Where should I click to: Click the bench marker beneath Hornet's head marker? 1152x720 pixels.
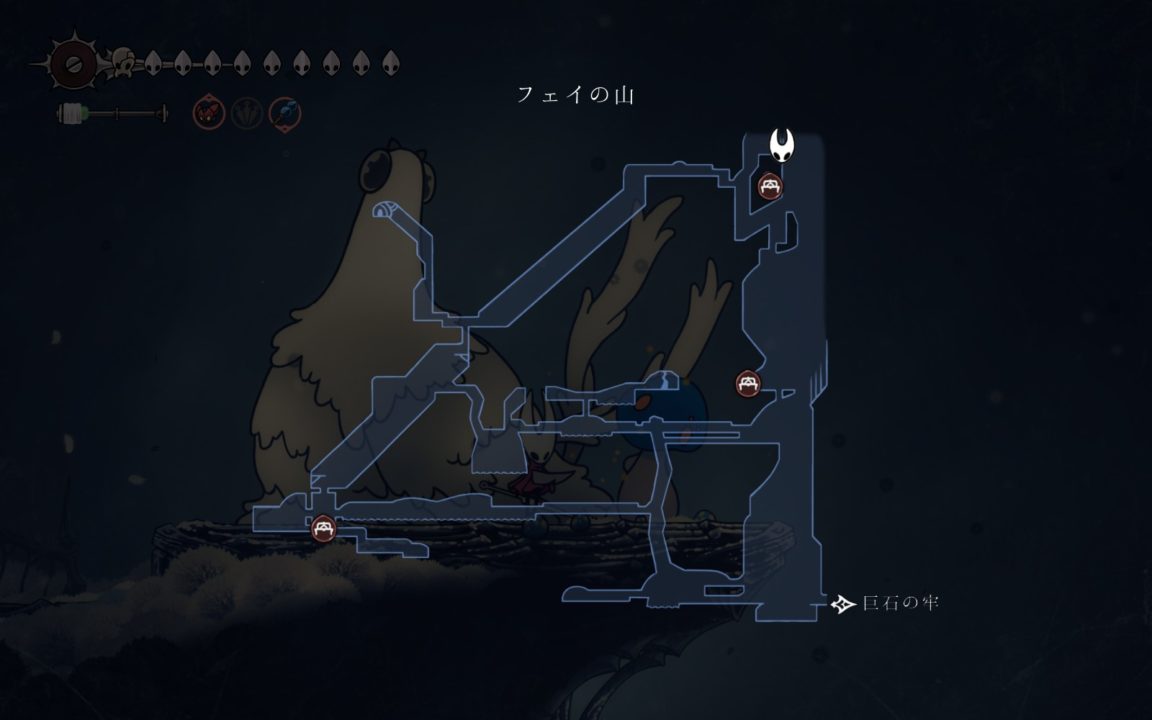click(x=769, y=186)
